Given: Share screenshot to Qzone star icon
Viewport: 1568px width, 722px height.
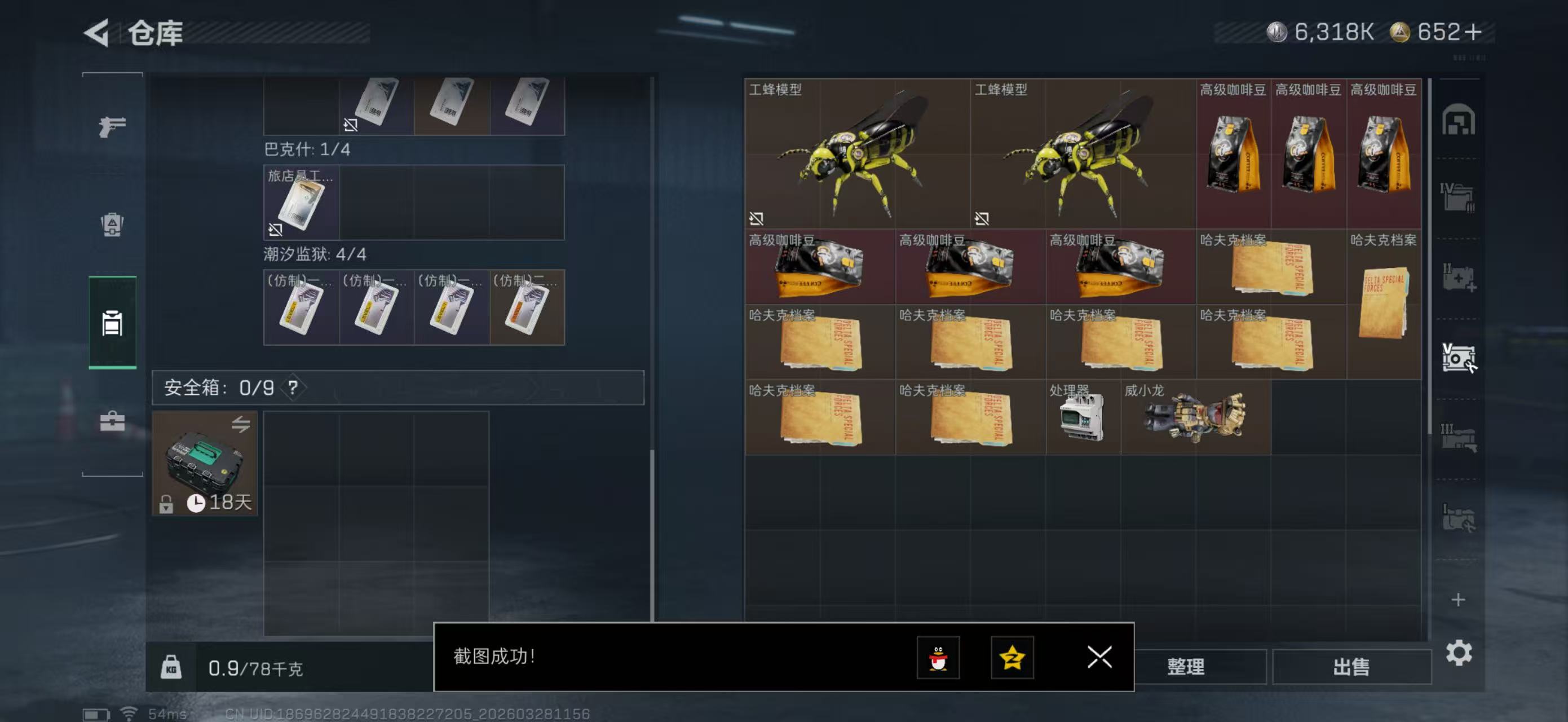Looking at the screenshot, I should (x=1012, y=658).
